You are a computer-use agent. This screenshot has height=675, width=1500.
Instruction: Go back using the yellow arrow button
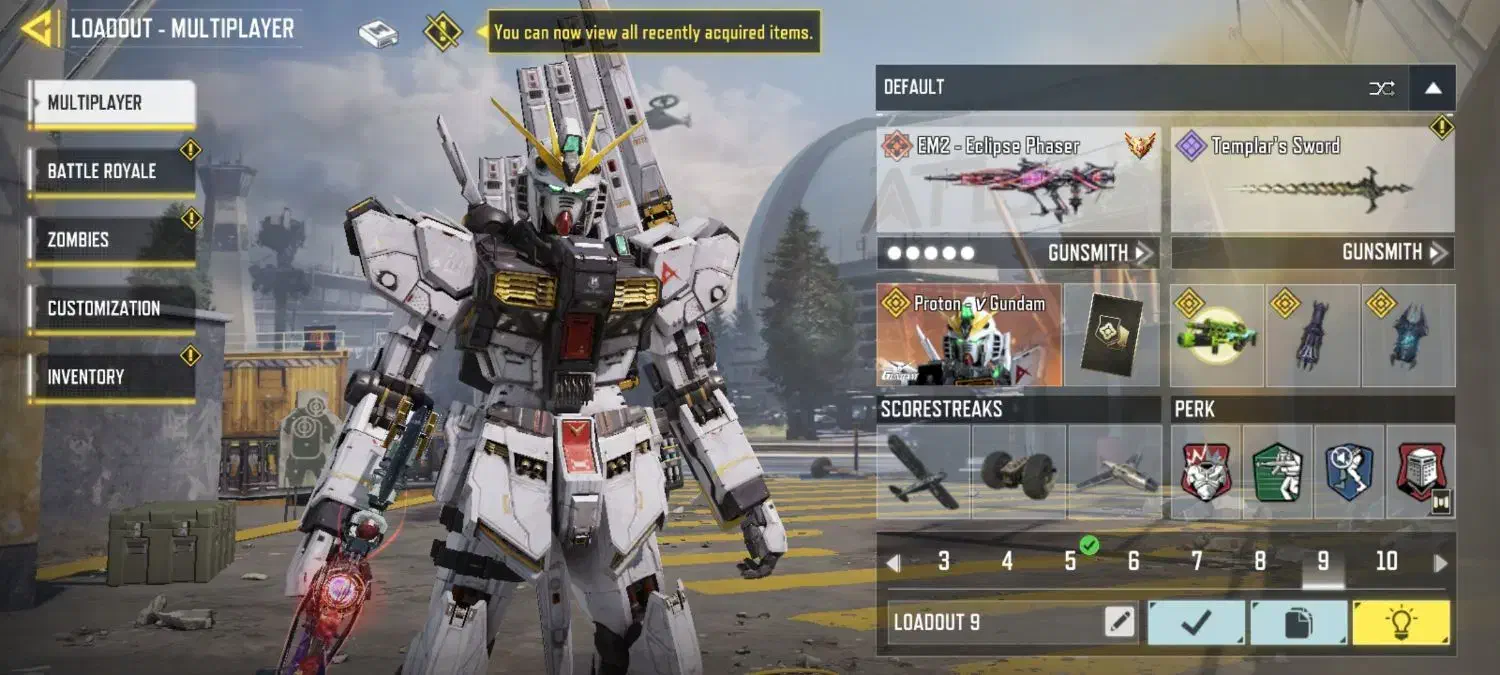[38, 28]
